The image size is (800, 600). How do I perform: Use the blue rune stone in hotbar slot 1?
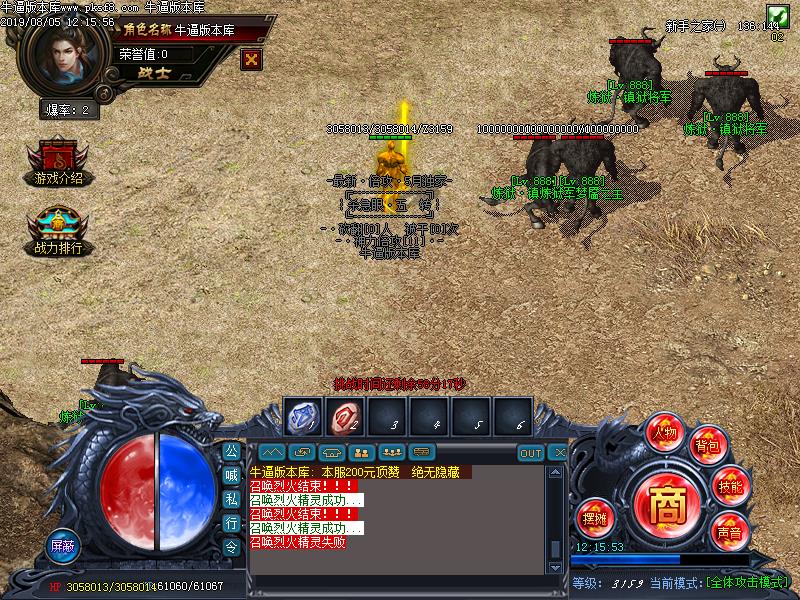tap(301, 416)
